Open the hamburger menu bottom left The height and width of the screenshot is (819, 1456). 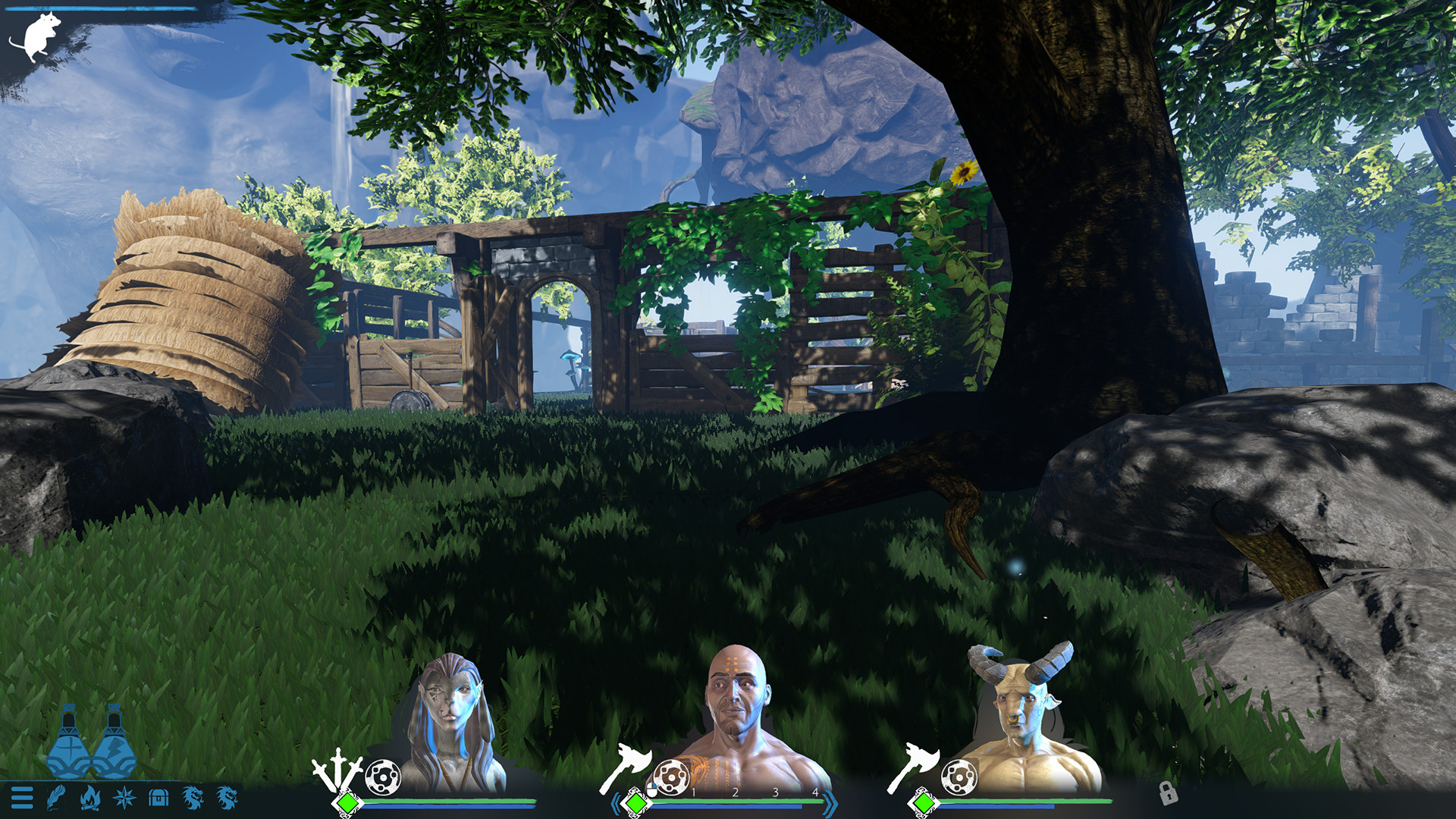22,798
